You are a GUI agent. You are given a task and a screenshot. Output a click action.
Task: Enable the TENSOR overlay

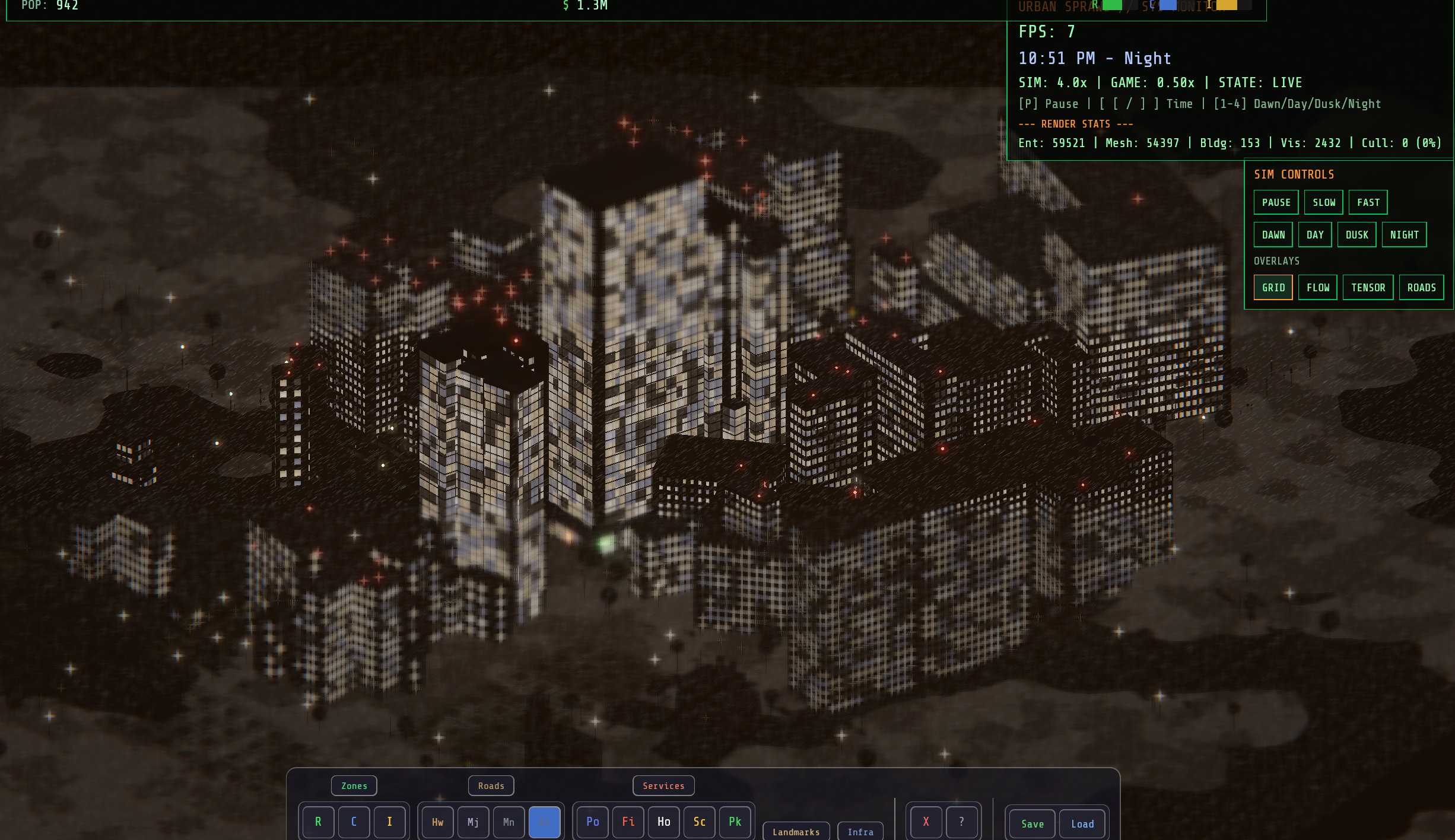1368,287
